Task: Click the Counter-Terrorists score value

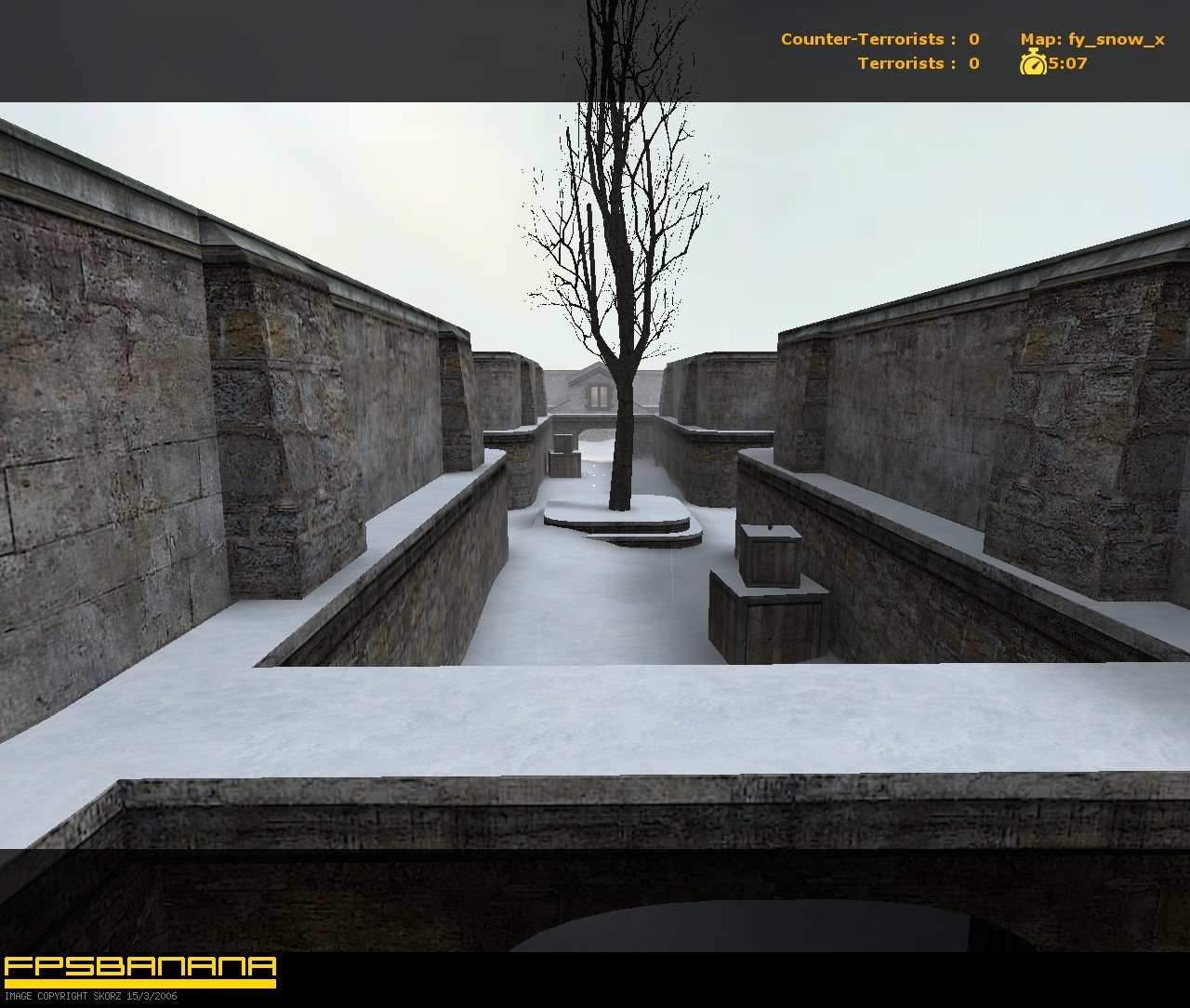Action: [972, 39]
